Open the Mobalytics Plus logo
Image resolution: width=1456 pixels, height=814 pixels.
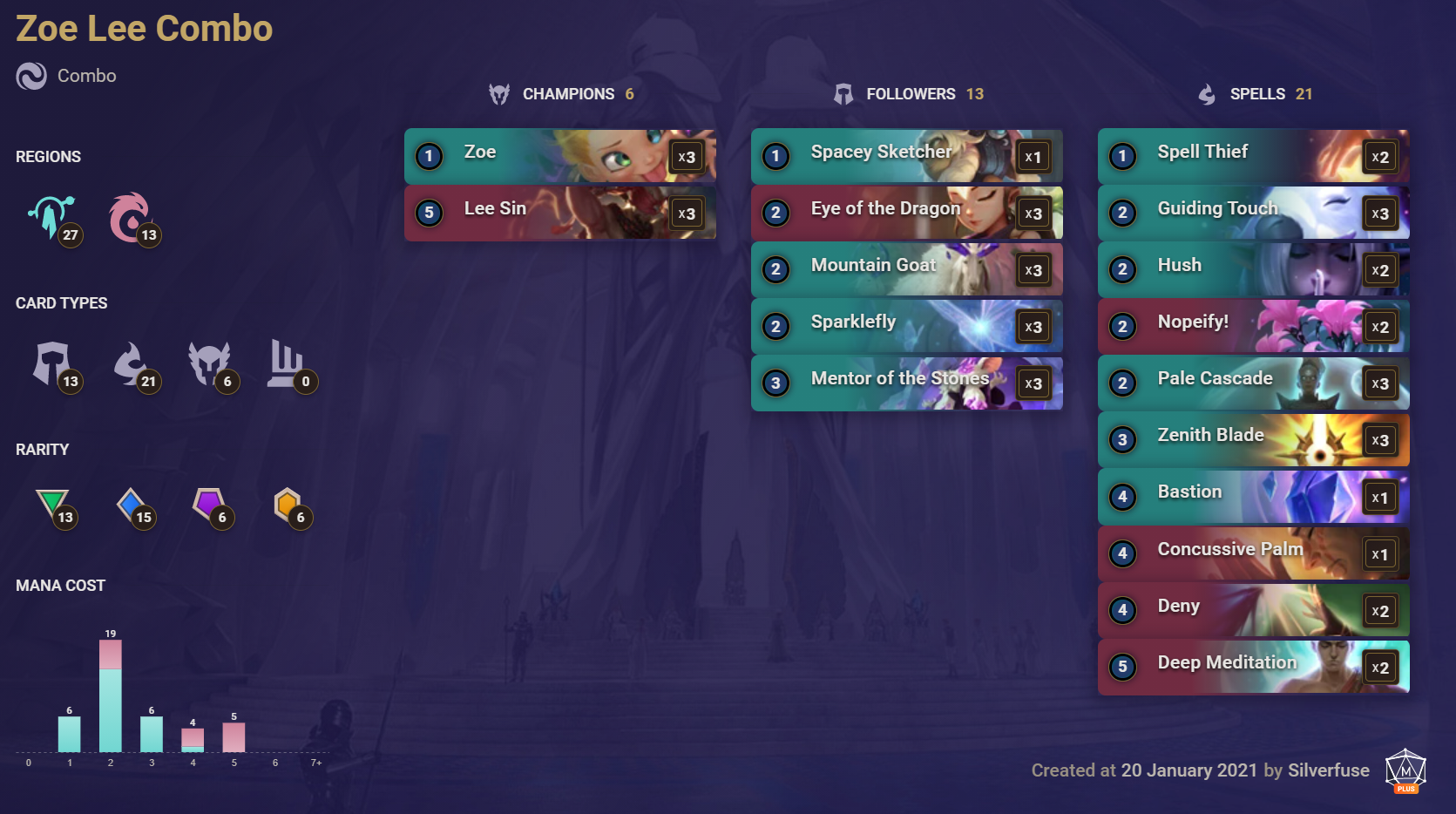tap(1405, 770)
